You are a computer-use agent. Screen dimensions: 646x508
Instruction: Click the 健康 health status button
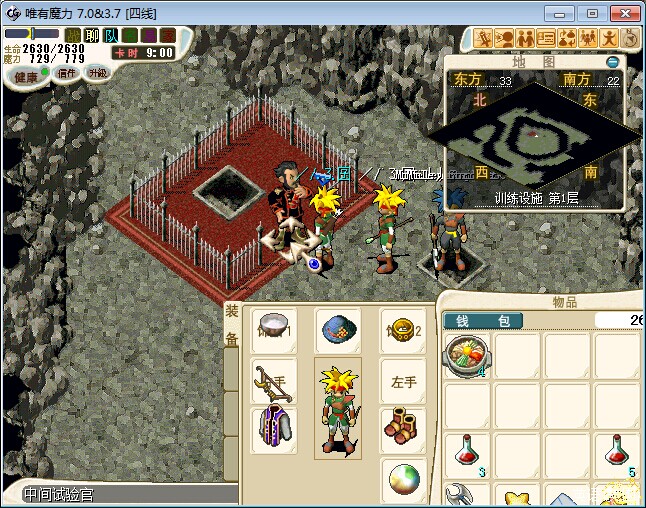(x=26, y=77)
